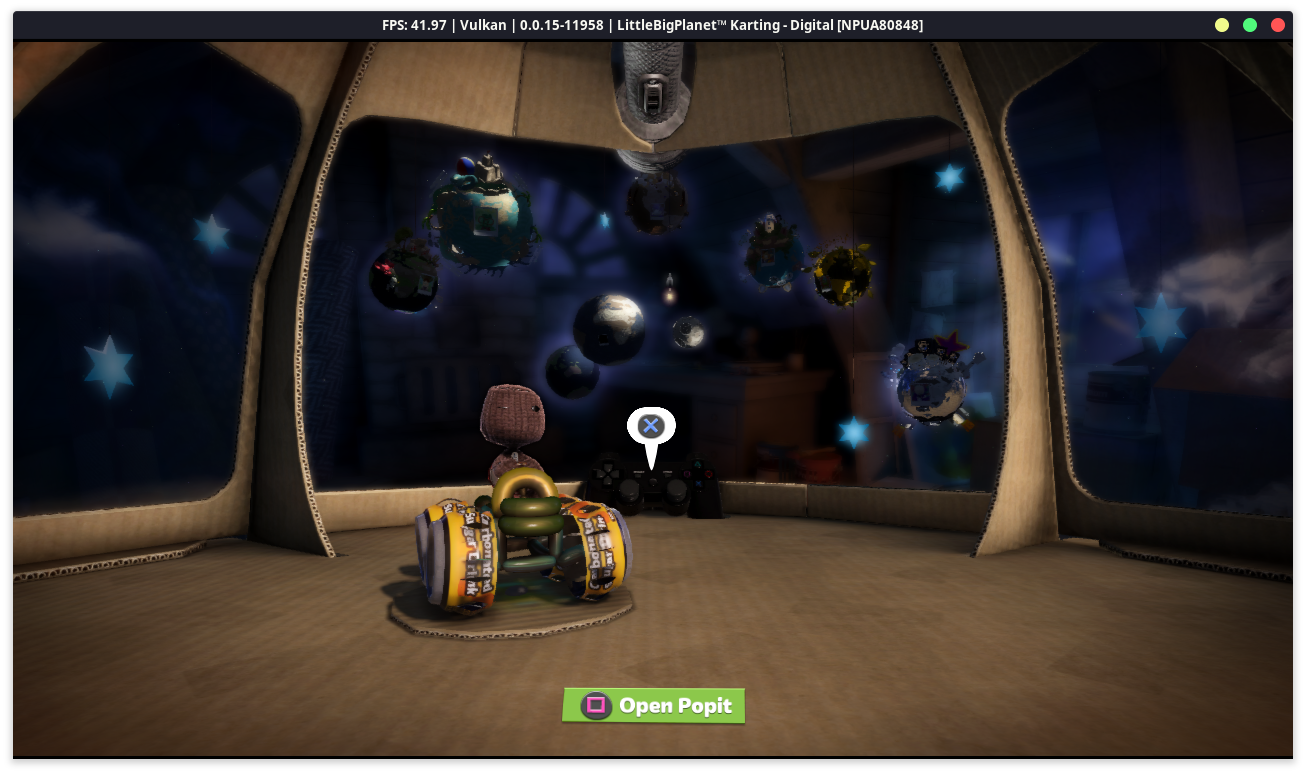Click the green window control button
Viewport: 1306px width, 774px height.
coord(1249,25)
